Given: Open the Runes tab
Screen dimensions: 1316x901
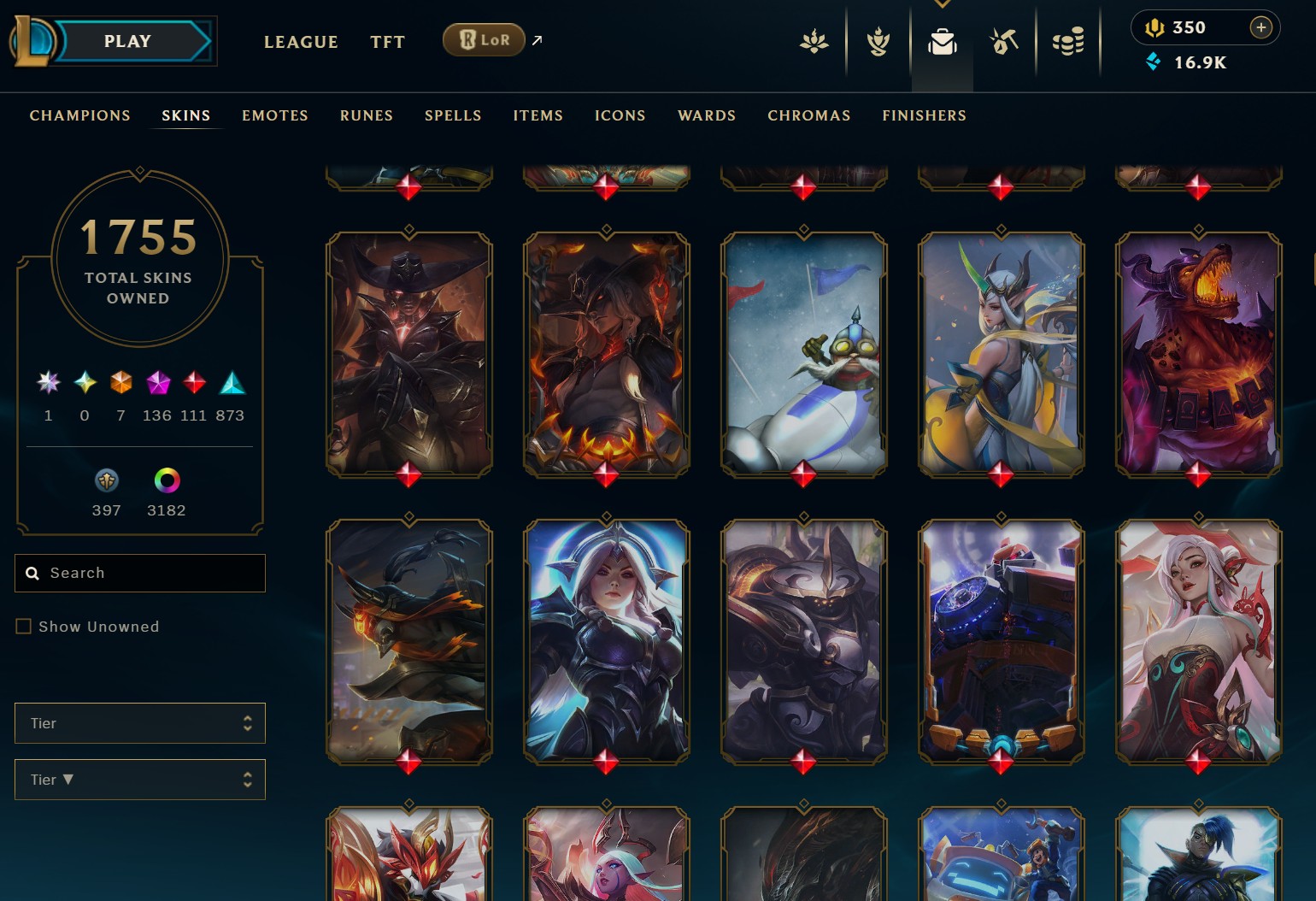Looking at the screenshot, I should point(367,115).
